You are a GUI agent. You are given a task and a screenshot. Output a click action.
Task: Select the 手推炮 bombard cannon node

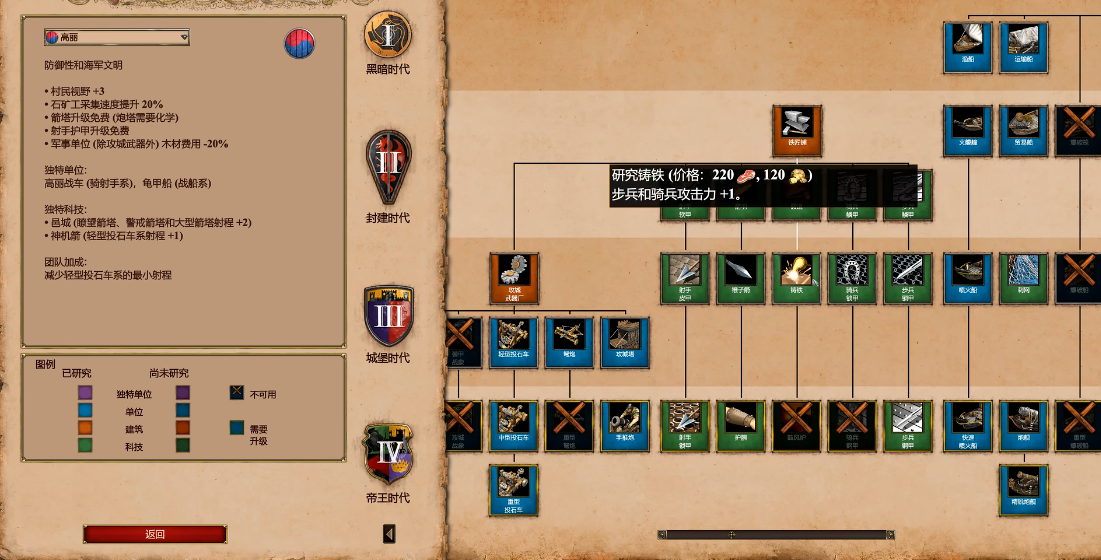(x=626, y=424)
